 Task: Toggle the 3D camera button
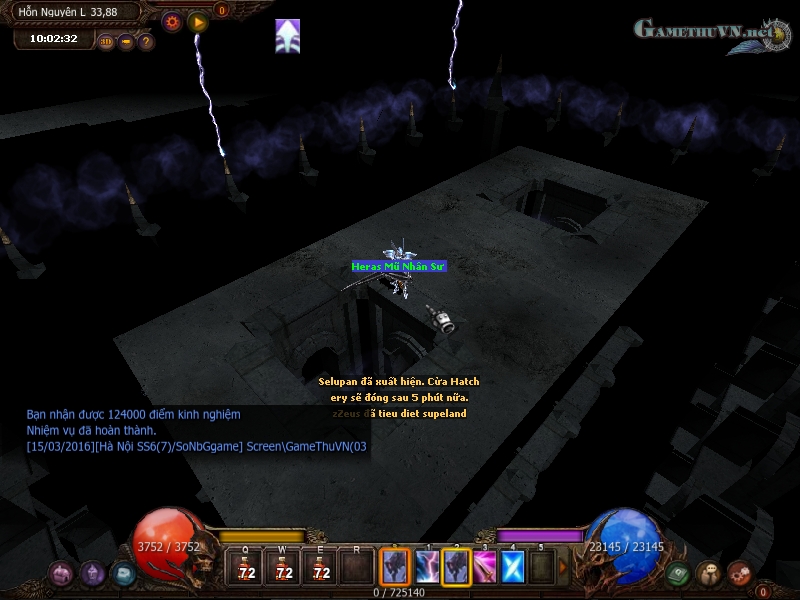point(106,42)
